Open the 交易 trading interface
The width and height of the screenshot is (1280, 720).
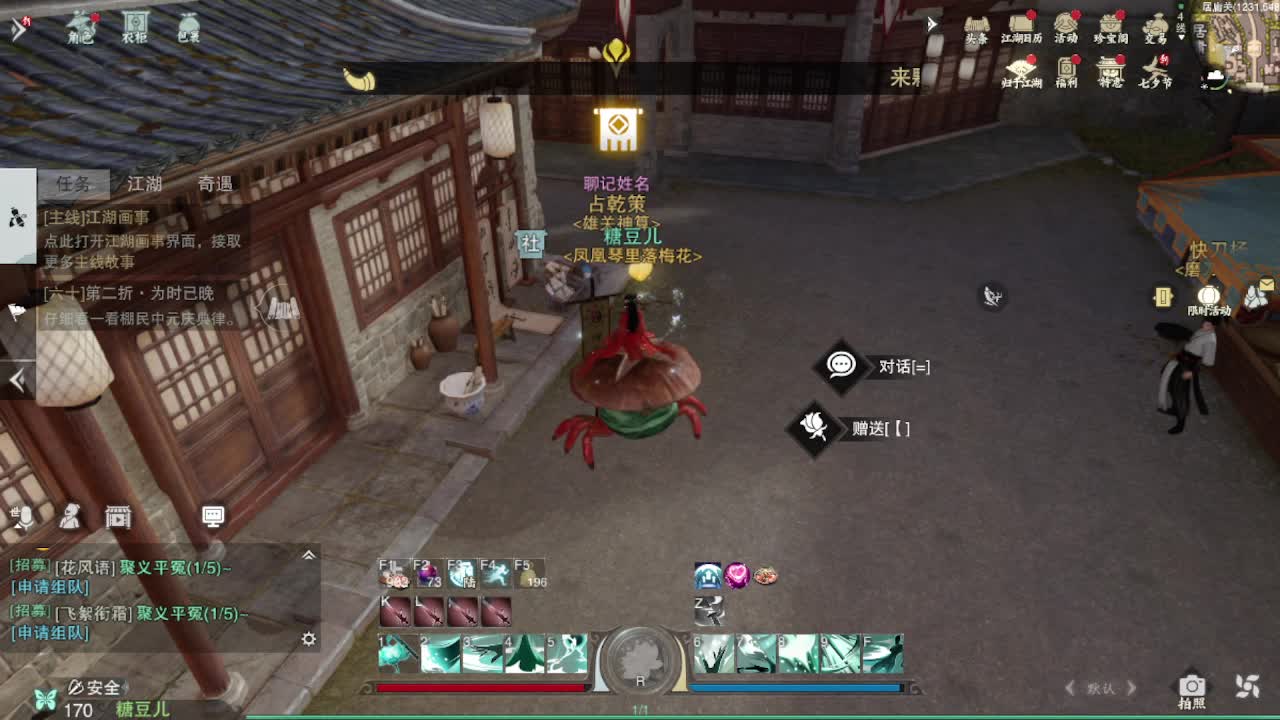coord(1156,24)
